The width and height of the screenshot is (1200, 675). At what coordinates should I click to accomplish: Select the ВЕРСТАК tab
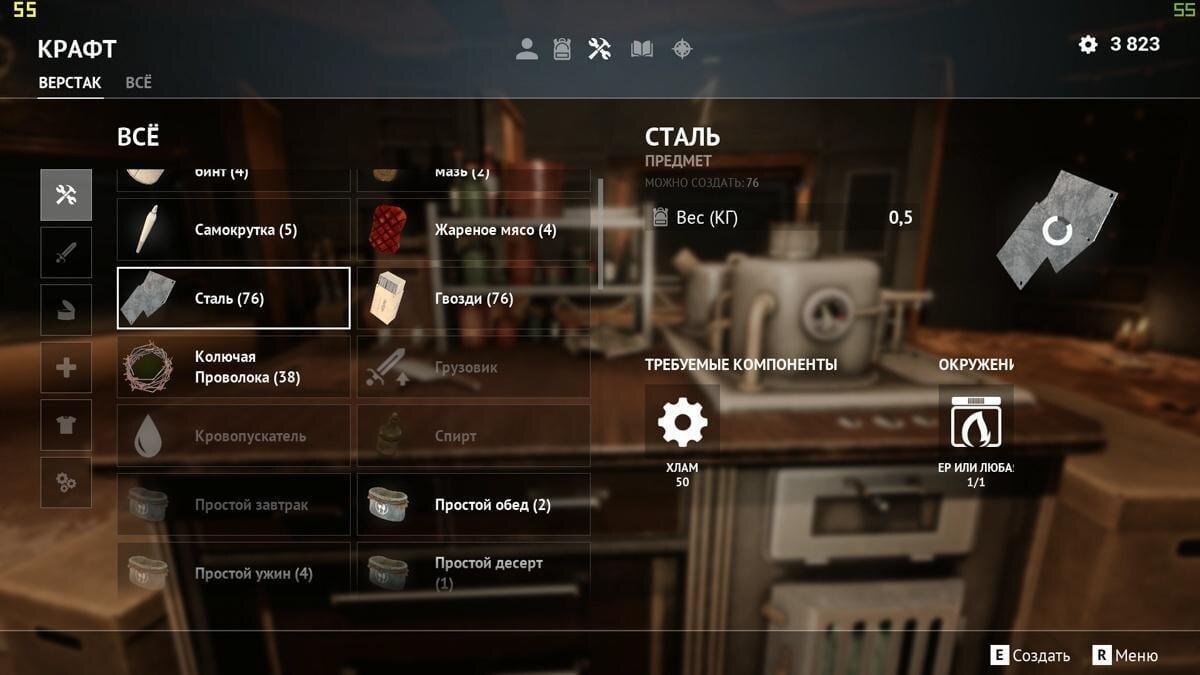point(70,83)
